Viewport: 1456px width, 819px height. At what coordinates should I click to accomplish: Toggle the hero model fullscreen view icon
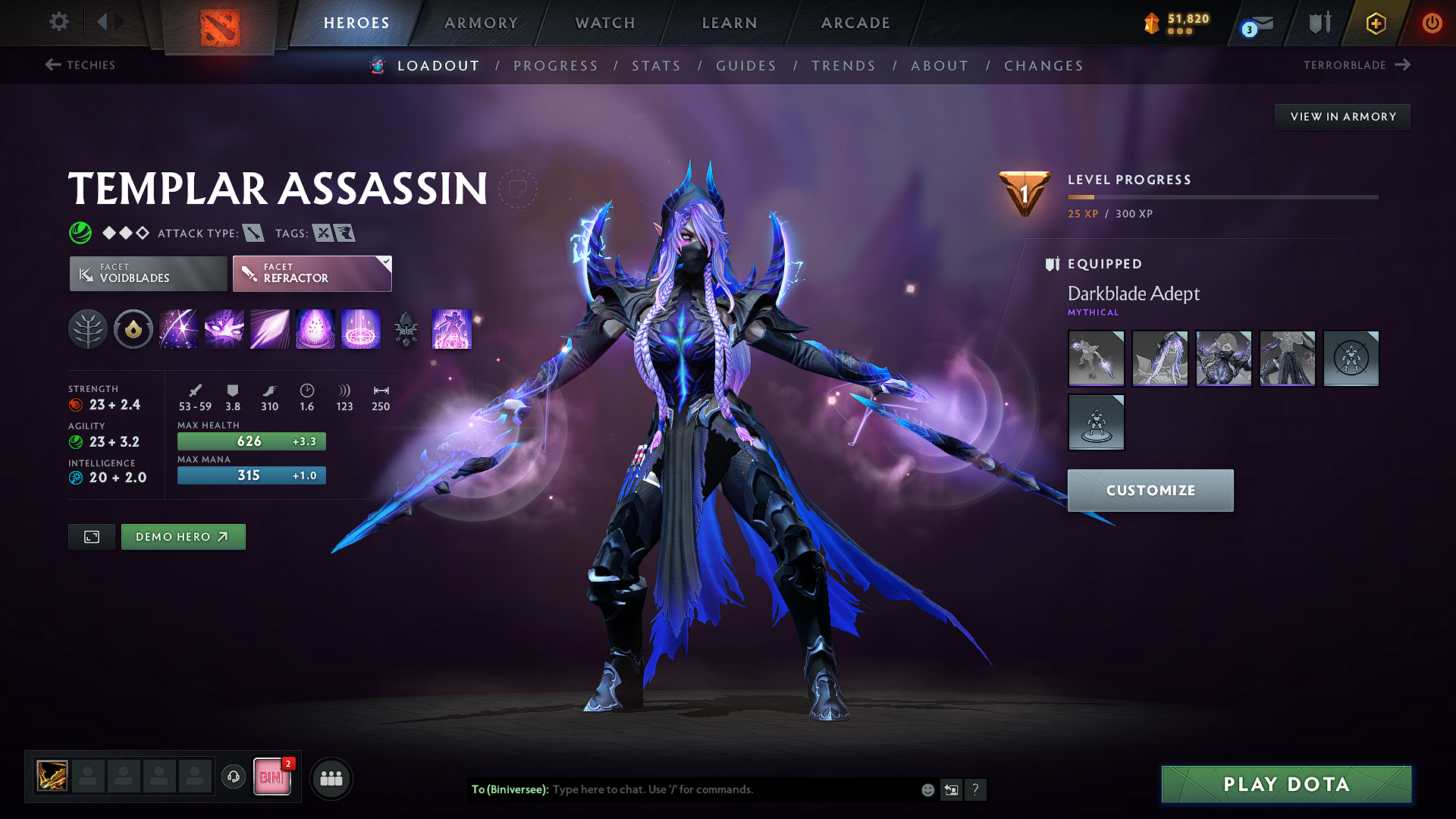tap(91, 536)
